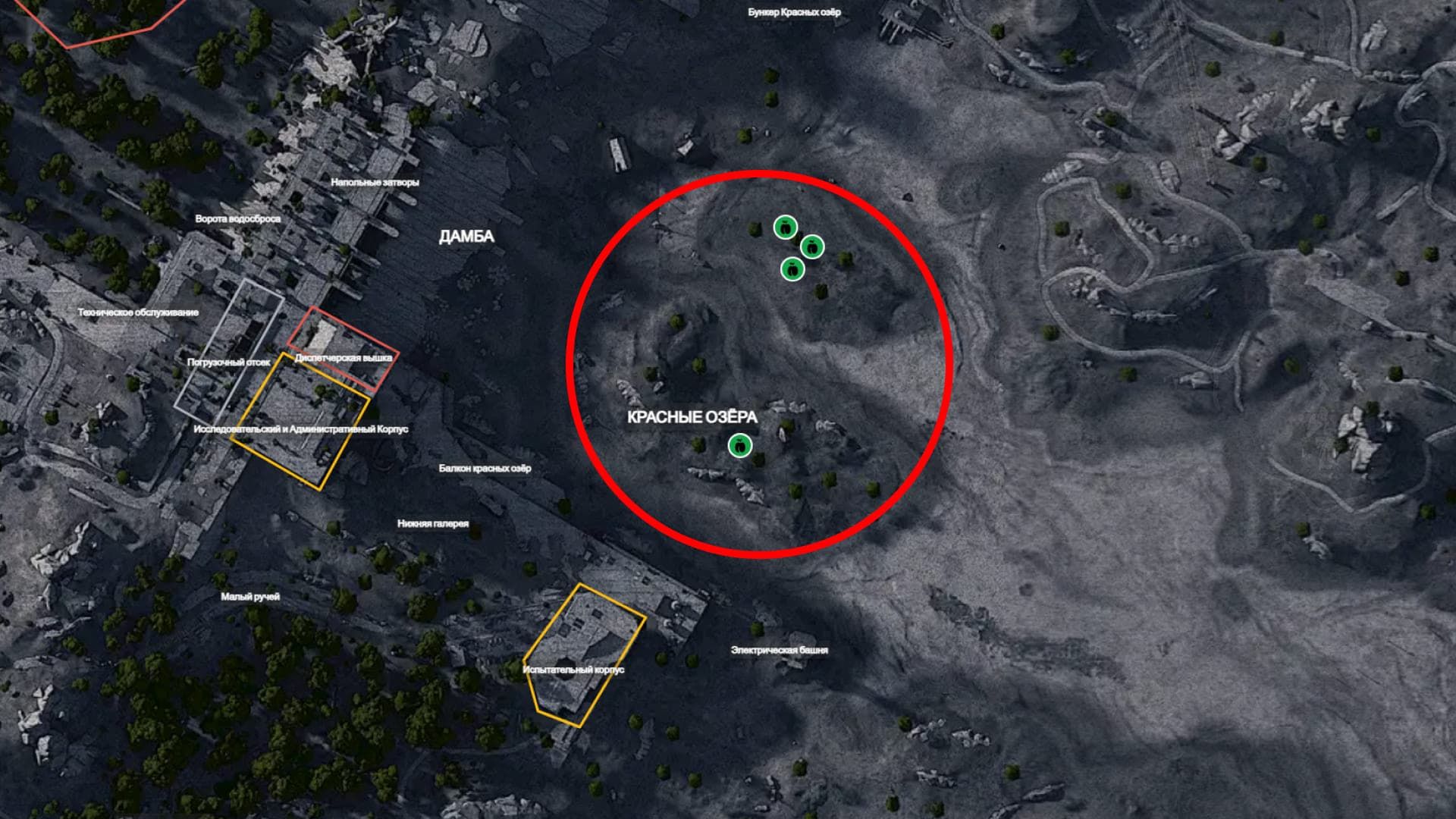1456x819 pixels.
Task: Click the Техническое обслуживание map label
Action: pyautogui.click(x=138, y=312)
